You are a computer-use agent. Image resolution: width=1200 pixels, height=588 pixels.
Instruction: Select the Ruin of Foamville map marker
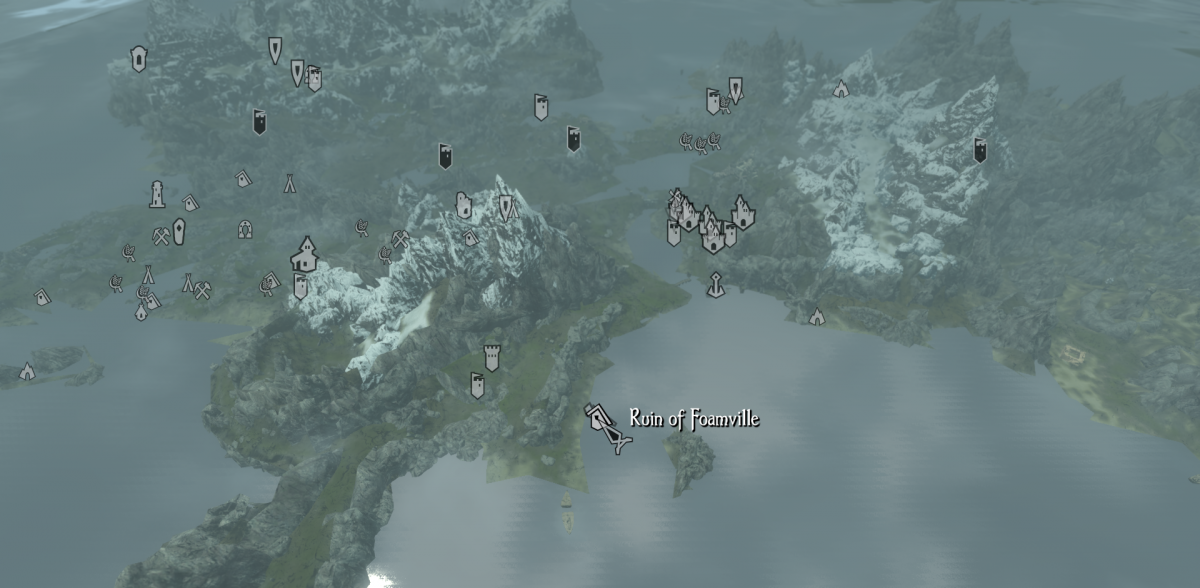click(x=608, y=425)
